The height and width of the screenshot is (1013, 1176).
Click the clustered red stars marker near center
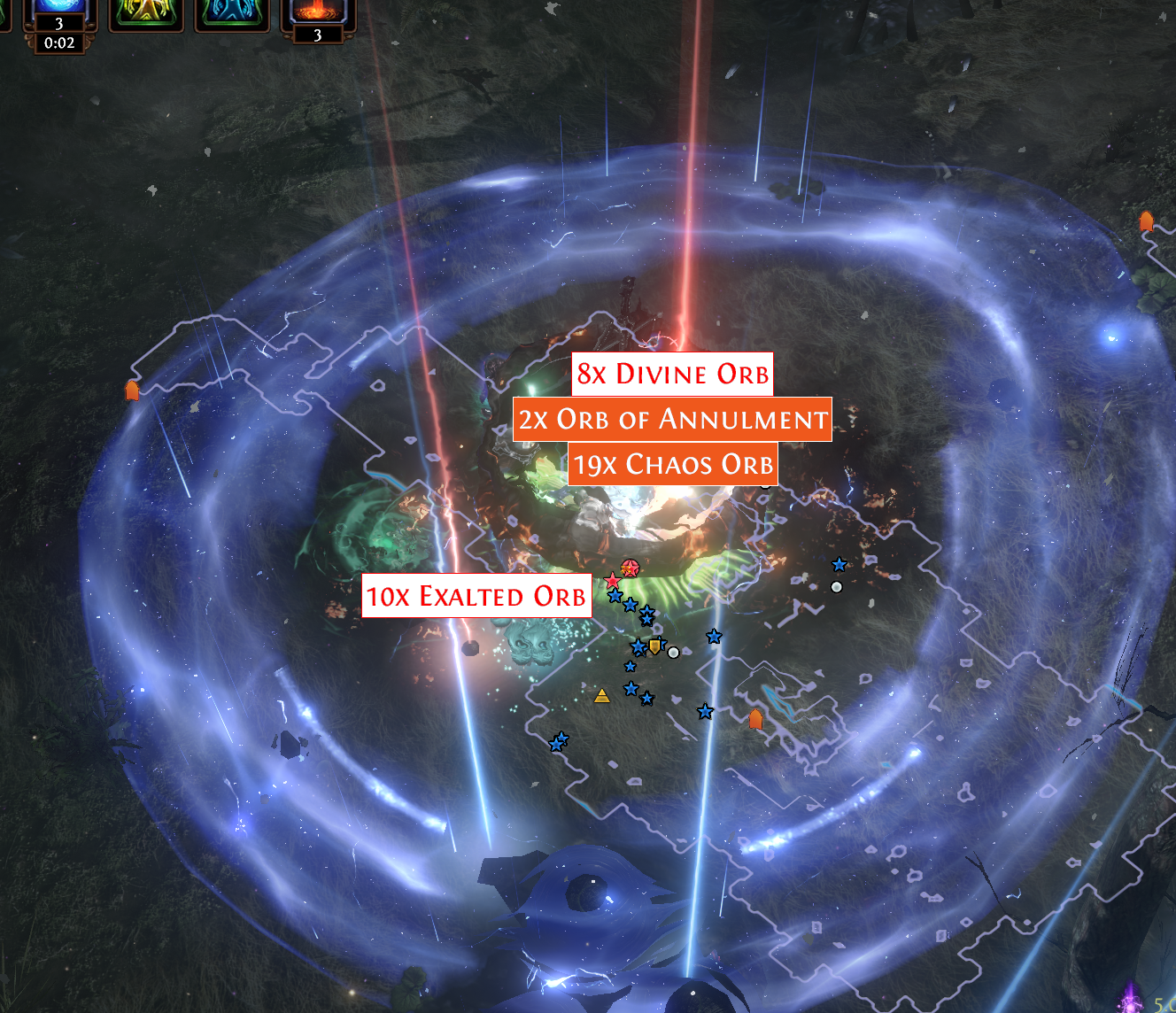[630, 567]
